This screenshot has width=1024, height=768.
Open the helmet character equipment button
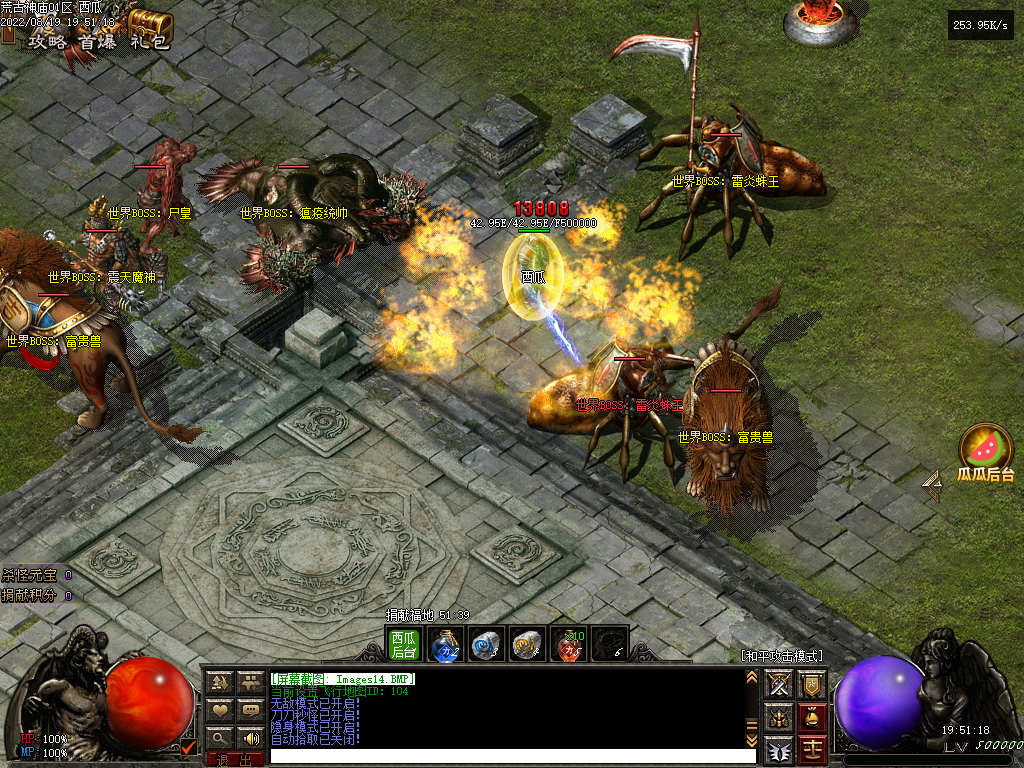point(779,717)
